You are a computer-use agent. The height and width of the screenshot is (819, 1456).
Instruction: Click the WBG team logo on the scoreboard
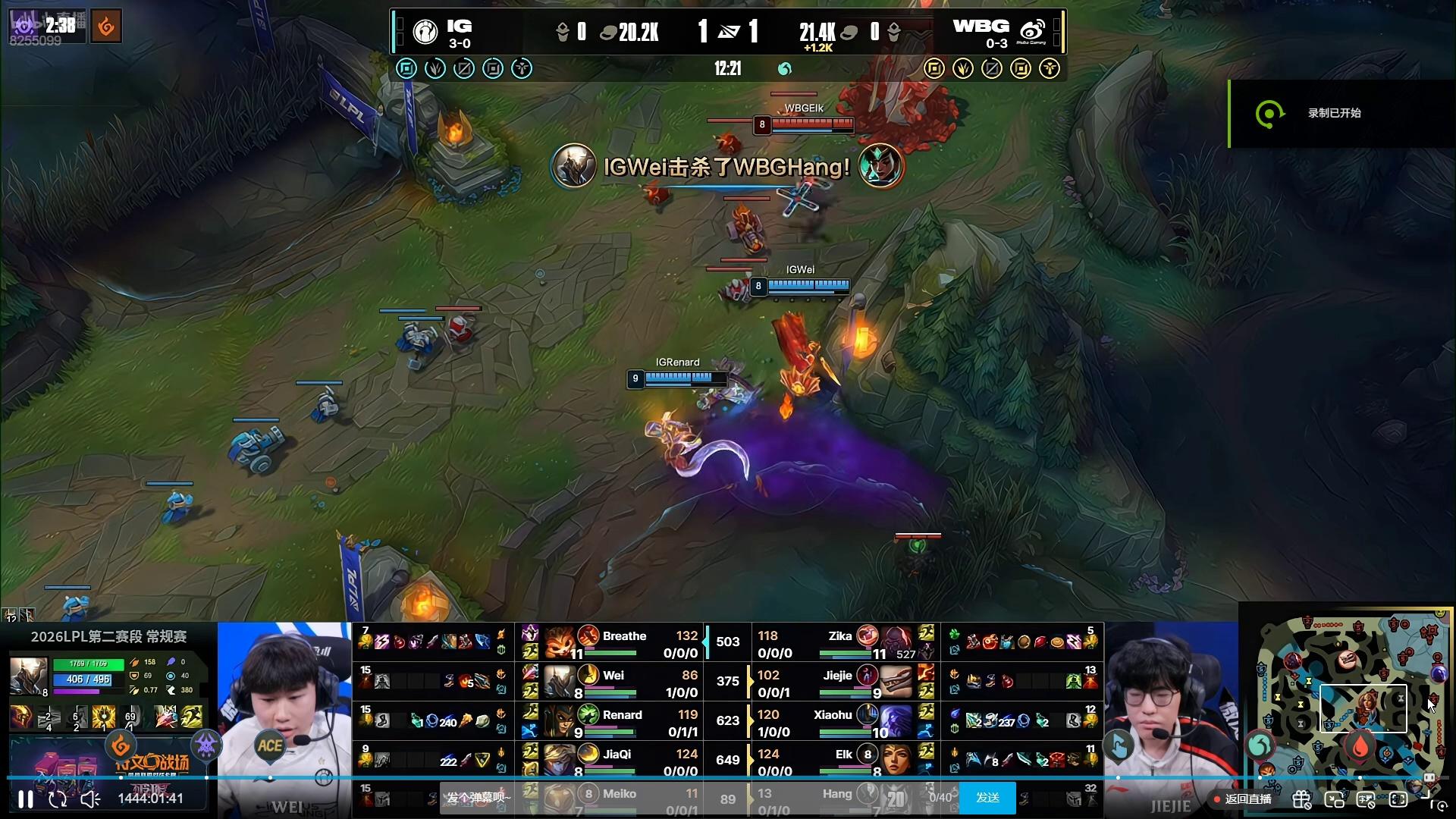1032,32
